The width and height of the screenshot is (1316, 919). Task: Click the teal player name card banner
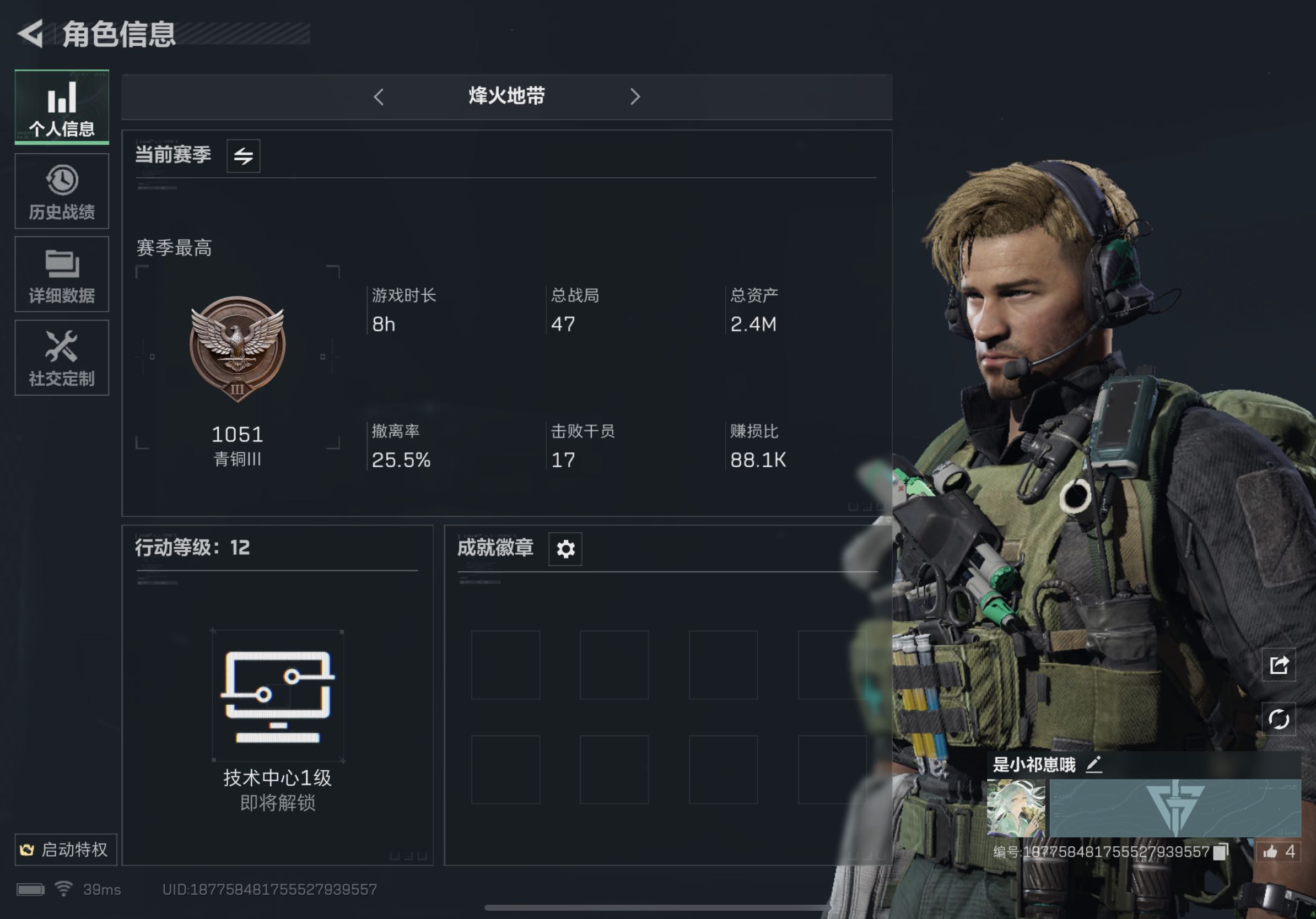point(1174,808)
